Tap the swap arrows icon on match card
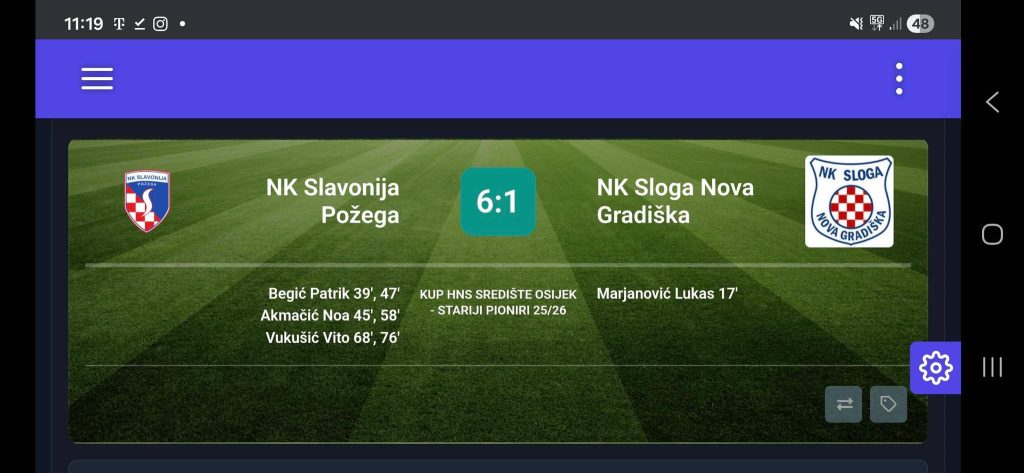The height and width of the screenshot is (473, 1024). pos(843,404)
